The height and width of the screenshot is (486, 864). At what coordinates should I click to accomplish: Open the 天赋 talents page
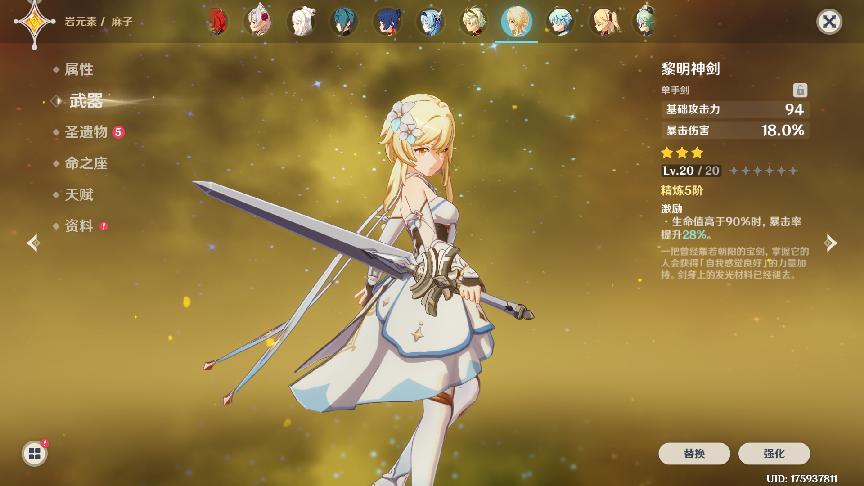tap(78, 194)
